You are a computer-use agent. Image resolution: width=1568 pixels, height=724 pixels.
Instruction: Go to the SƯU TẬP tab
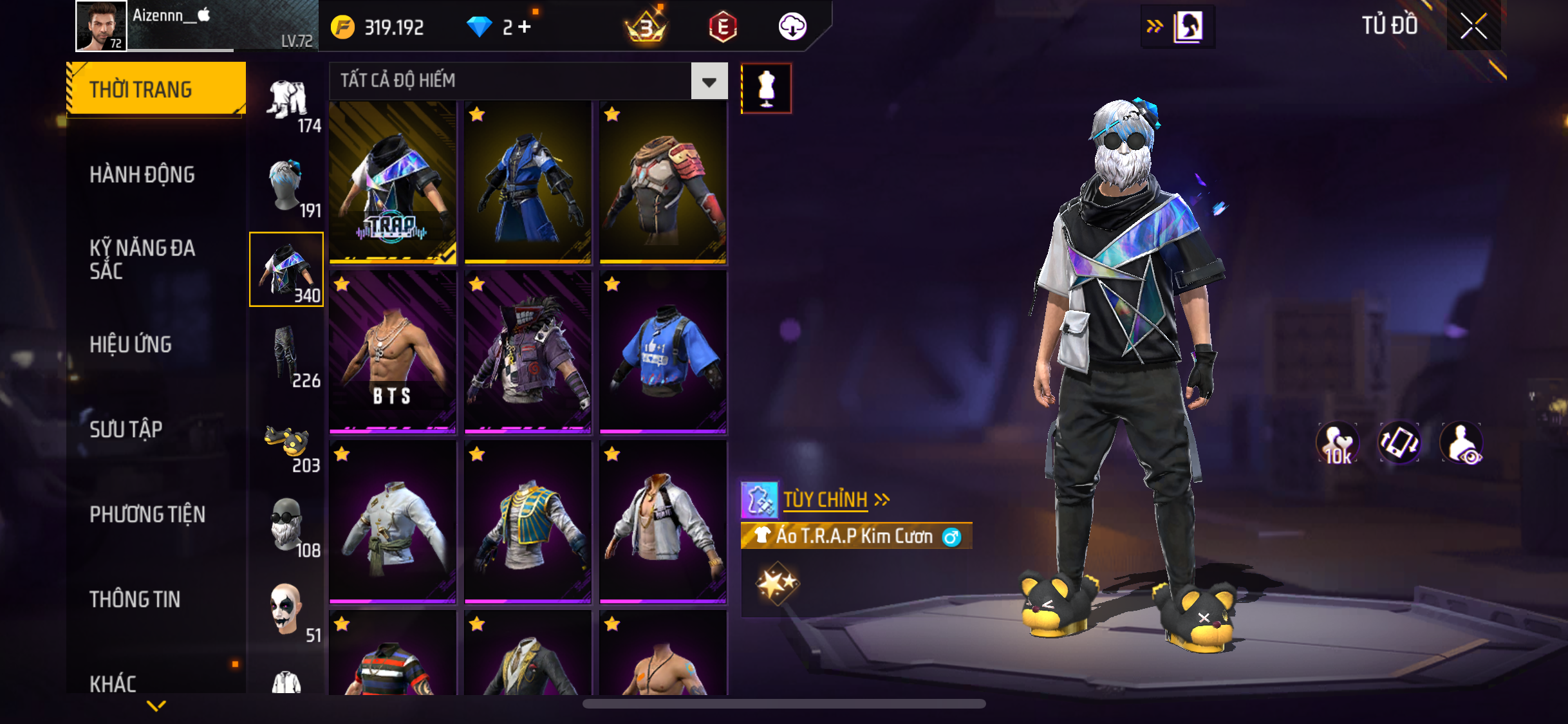tap(126, 429)
